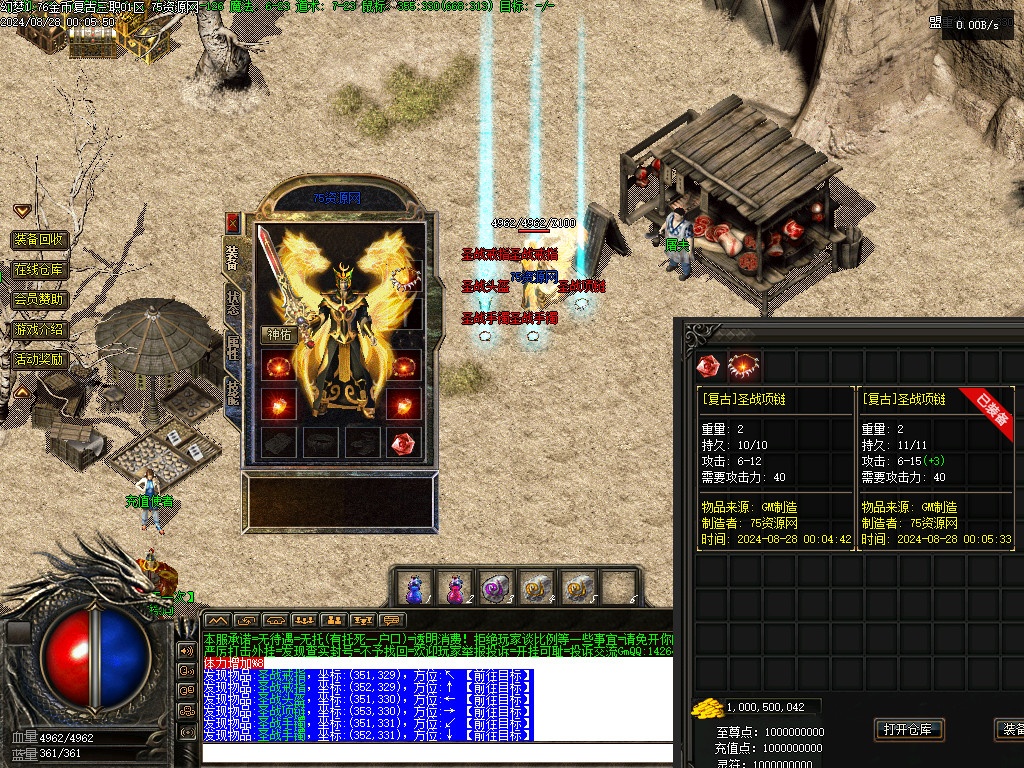
Task: Select the red gem in the bag
Action: [x=708, y=366]
